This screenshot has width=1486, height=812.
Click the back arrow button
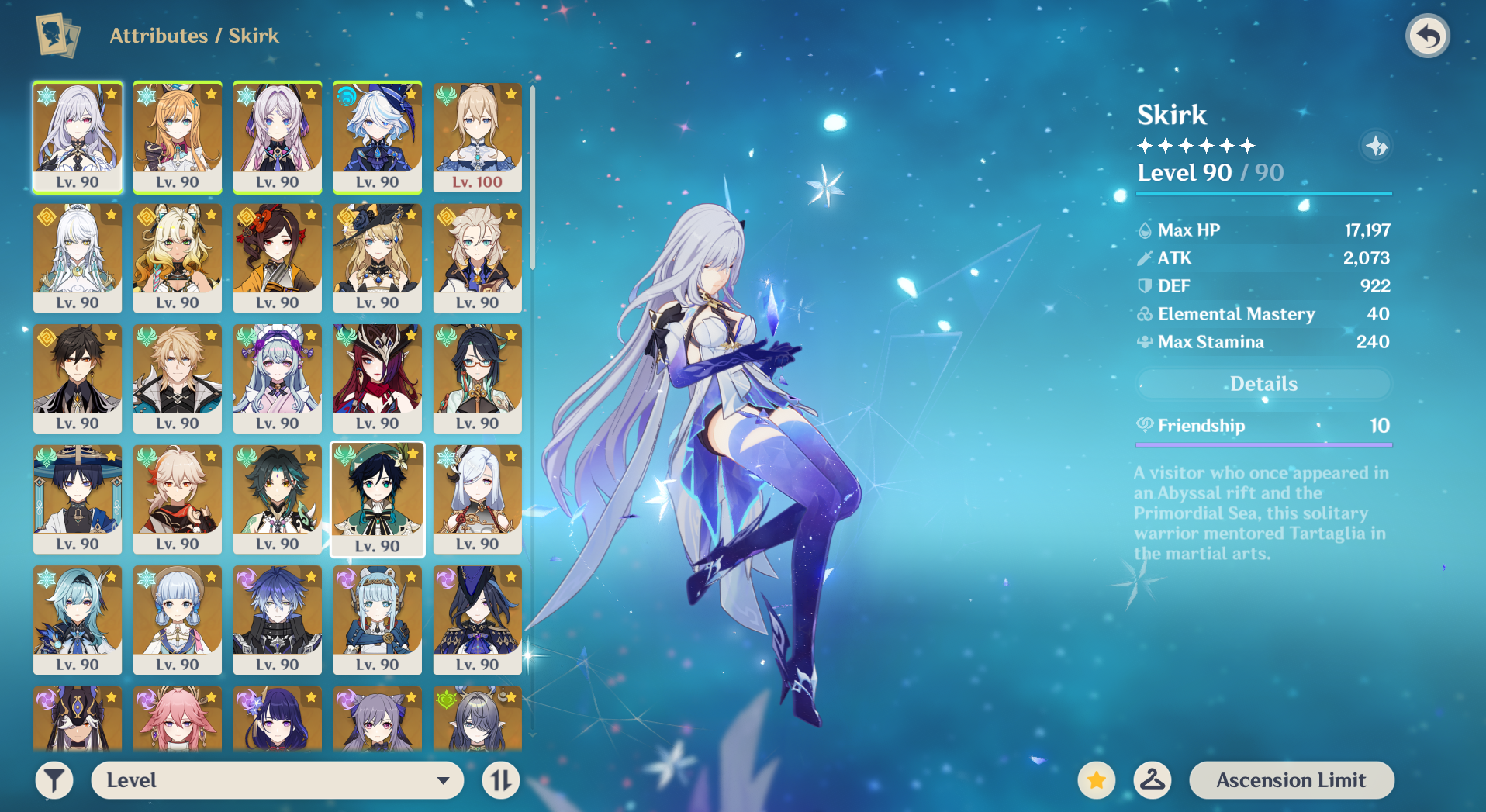[1427, 36]
